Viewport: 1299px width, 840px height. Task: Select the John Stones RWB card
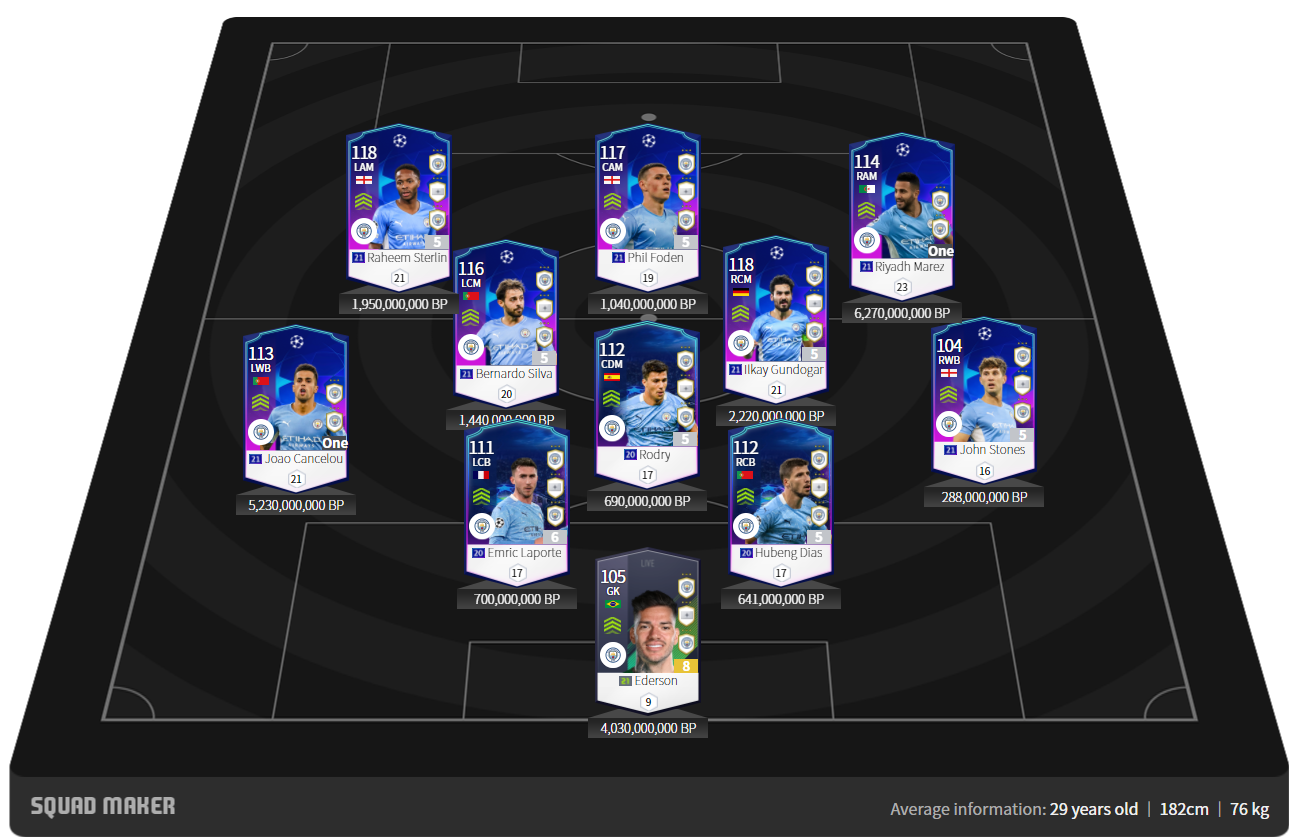click(x=984, y=393)
